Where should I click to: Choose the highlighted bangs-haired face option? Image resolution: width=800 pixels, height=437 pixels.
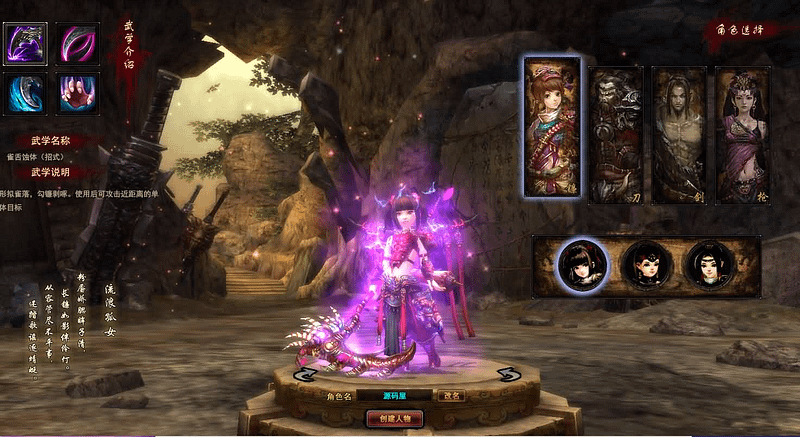[582, 266]
